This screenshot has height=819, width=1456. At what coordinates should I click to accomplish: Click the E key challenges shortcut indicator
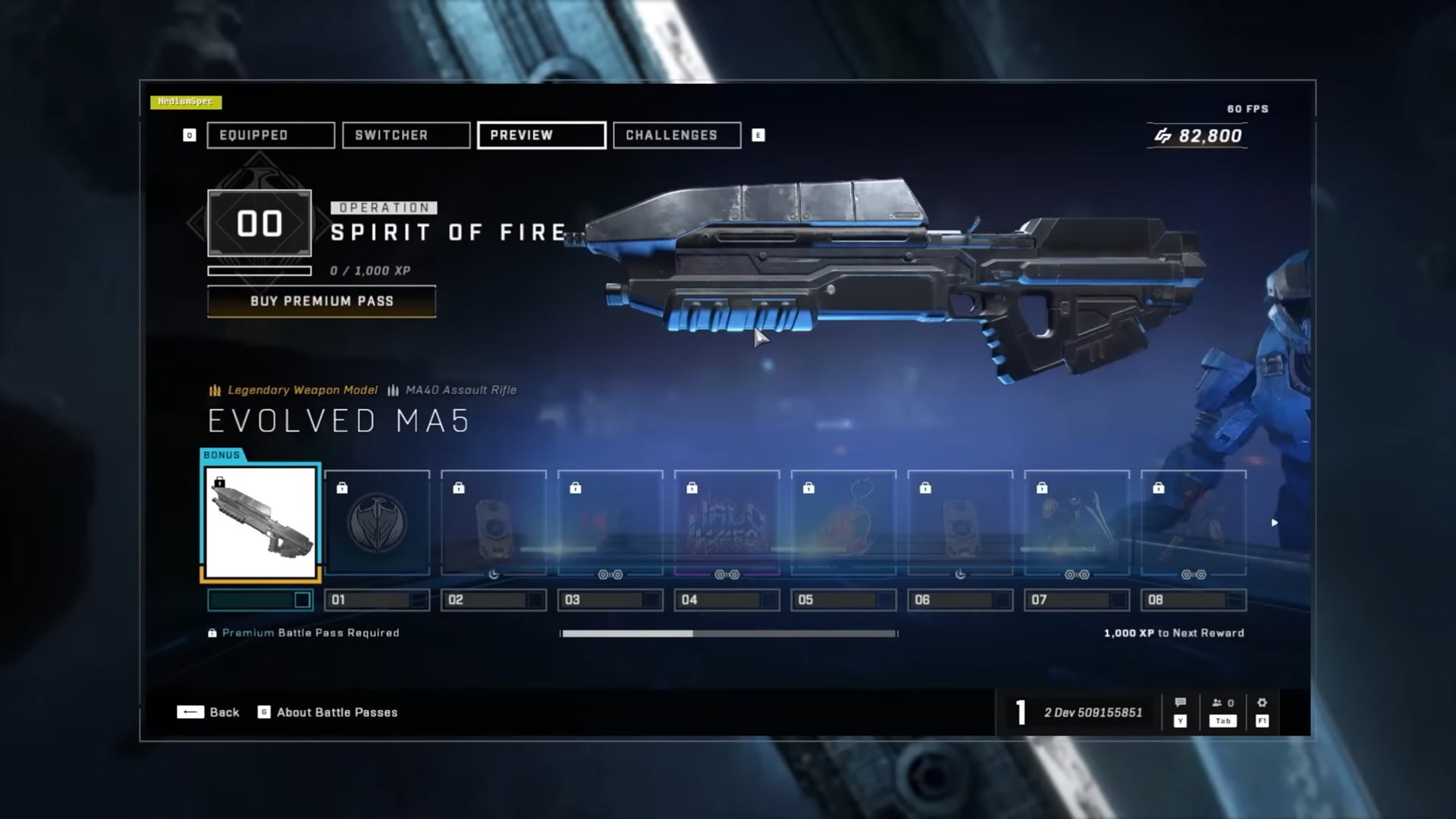click(x=759, y=135)
